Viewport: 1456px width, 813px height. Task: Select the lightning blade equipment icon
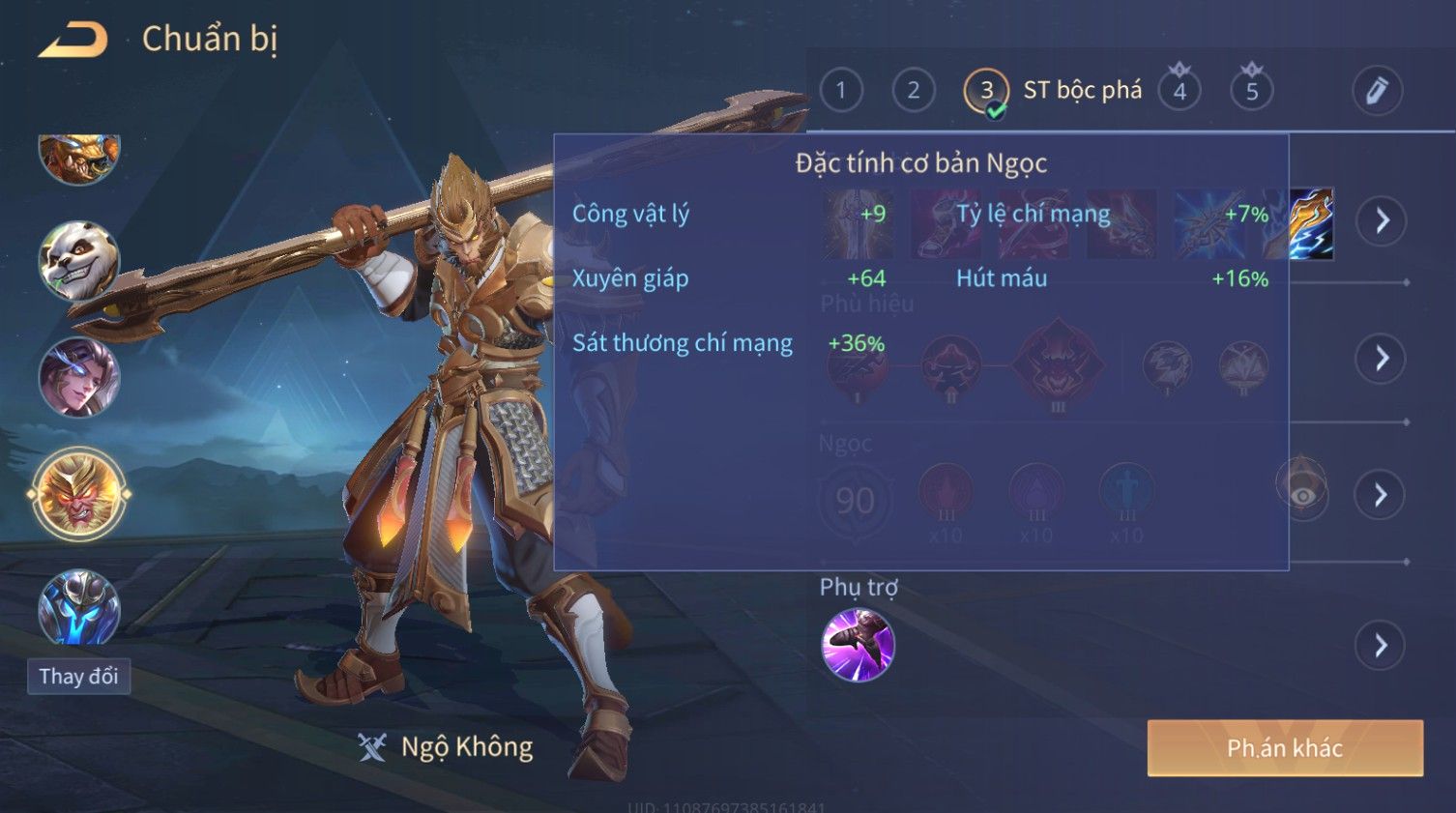tap(1312, 223)
